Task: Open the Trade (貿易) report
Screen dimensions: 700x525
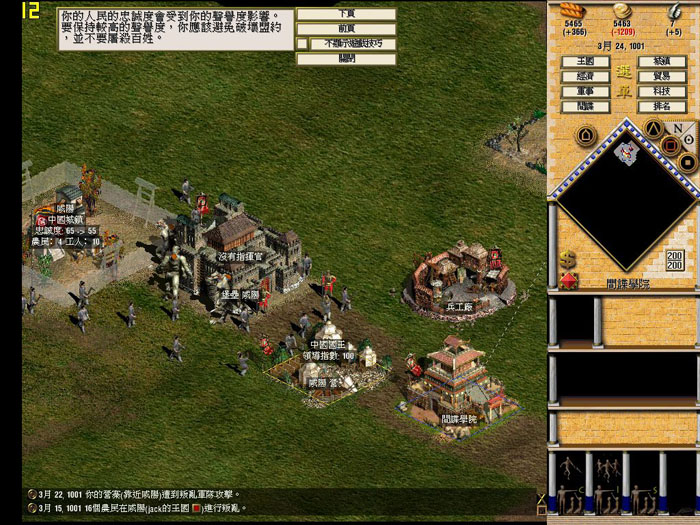Action: [662, 76]
